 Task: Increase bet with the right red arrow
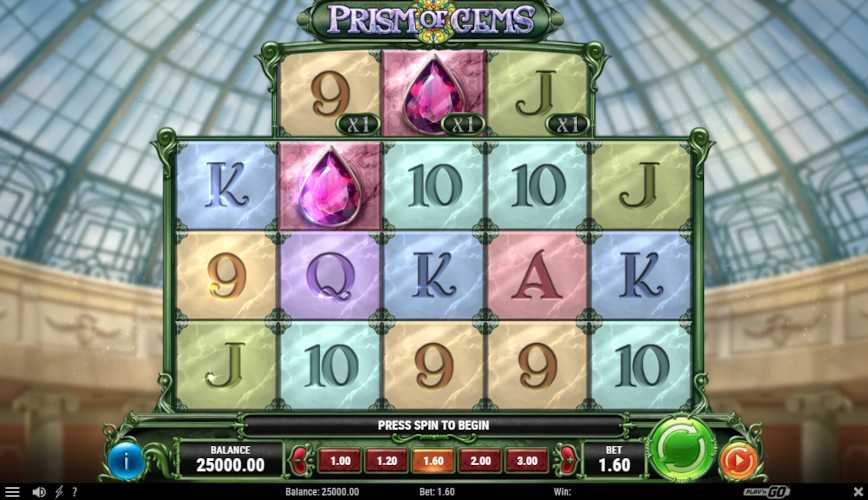(x=566, y=461)
